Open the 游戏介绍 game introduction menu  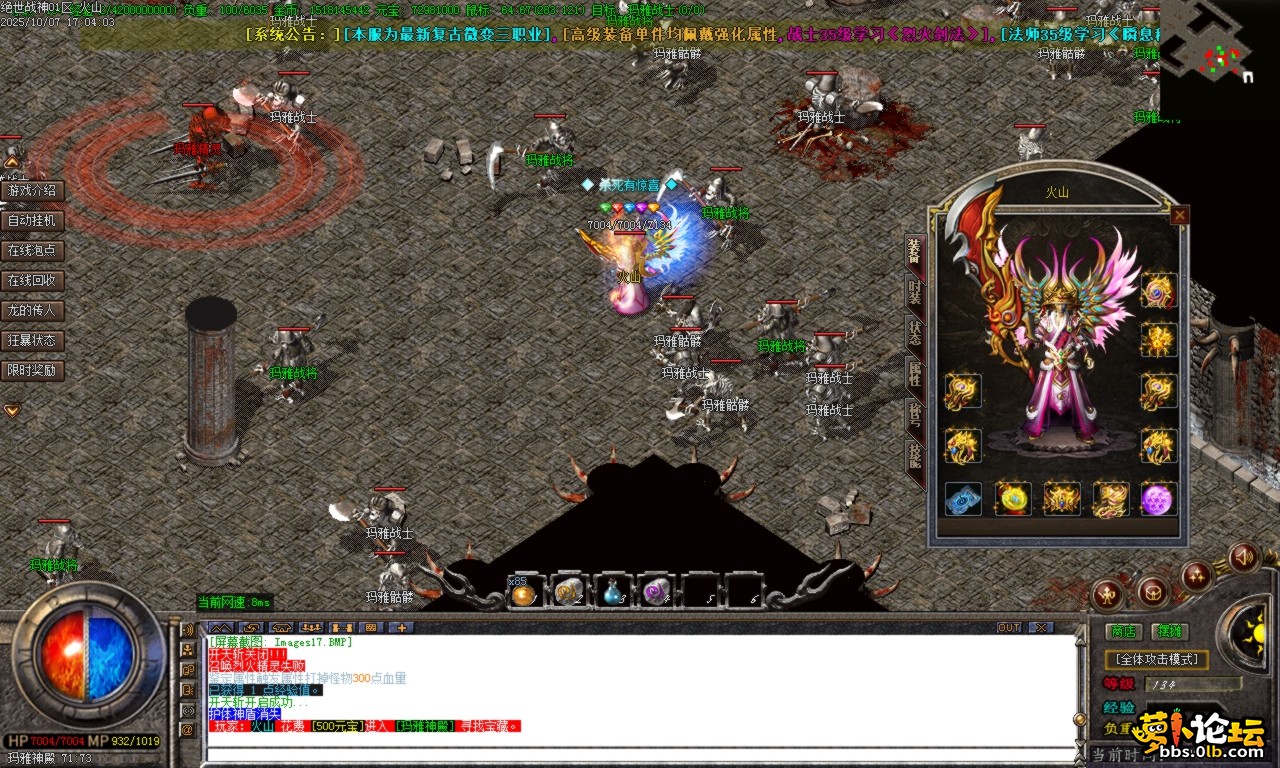pyautogui.click(x=33, y=191)
